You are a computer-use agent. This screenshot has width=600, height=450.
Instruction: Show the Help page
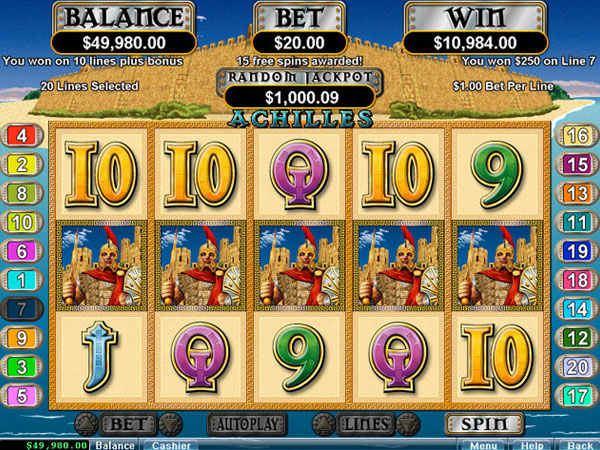(x=530, y=444)
